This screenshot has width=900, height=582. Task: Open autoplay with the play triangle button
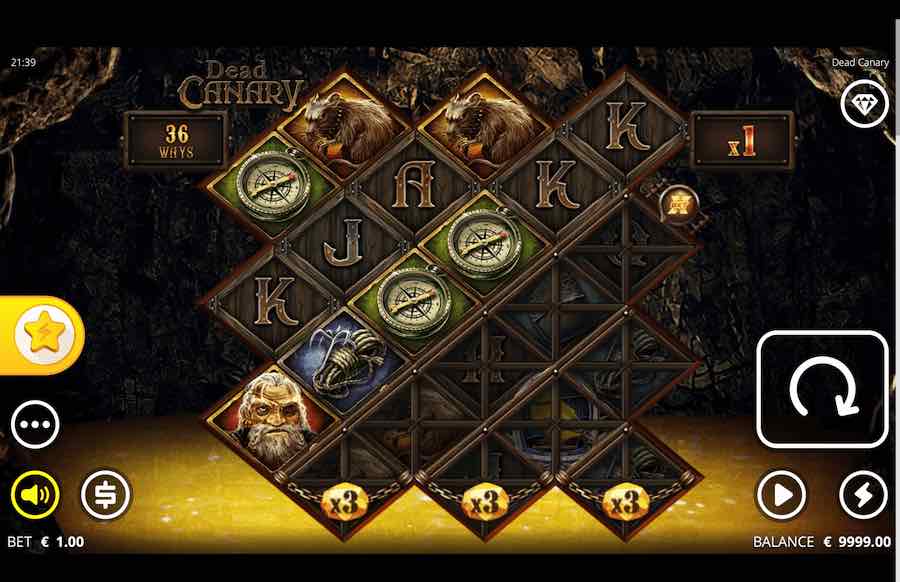[x=781, y=495]
